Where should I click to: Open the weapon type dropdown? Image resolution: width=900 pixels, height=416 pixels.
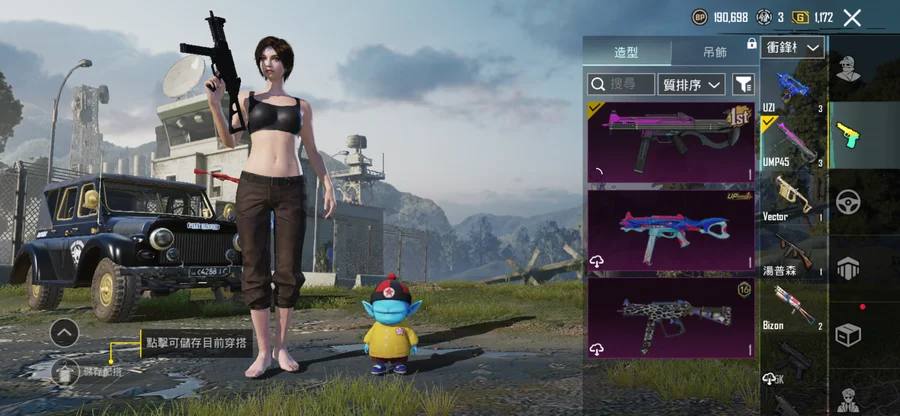click(794, 47)
